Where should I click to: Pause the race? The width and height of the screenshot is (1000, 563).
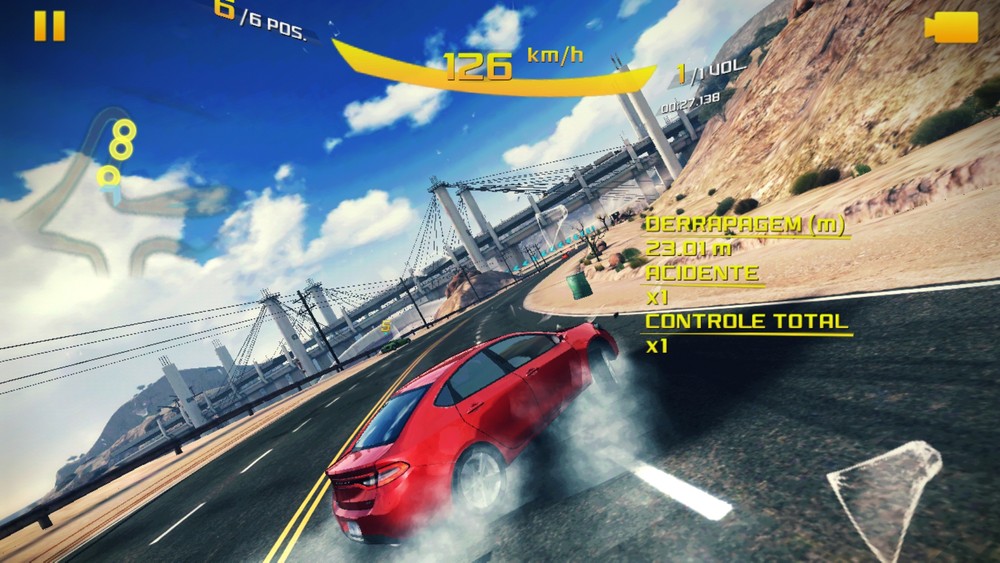pyautogui.click(x=49, y=26)
